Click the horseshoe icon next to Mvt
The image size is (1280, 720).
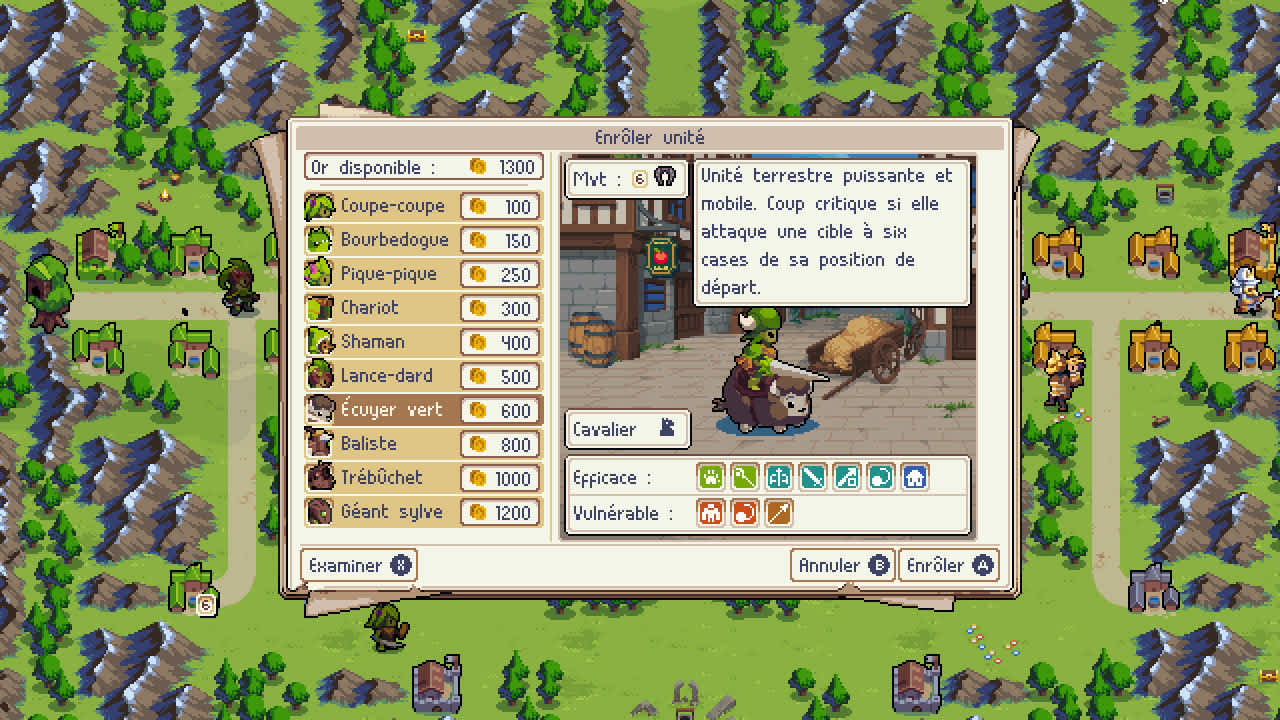click(x=666, y=179)
